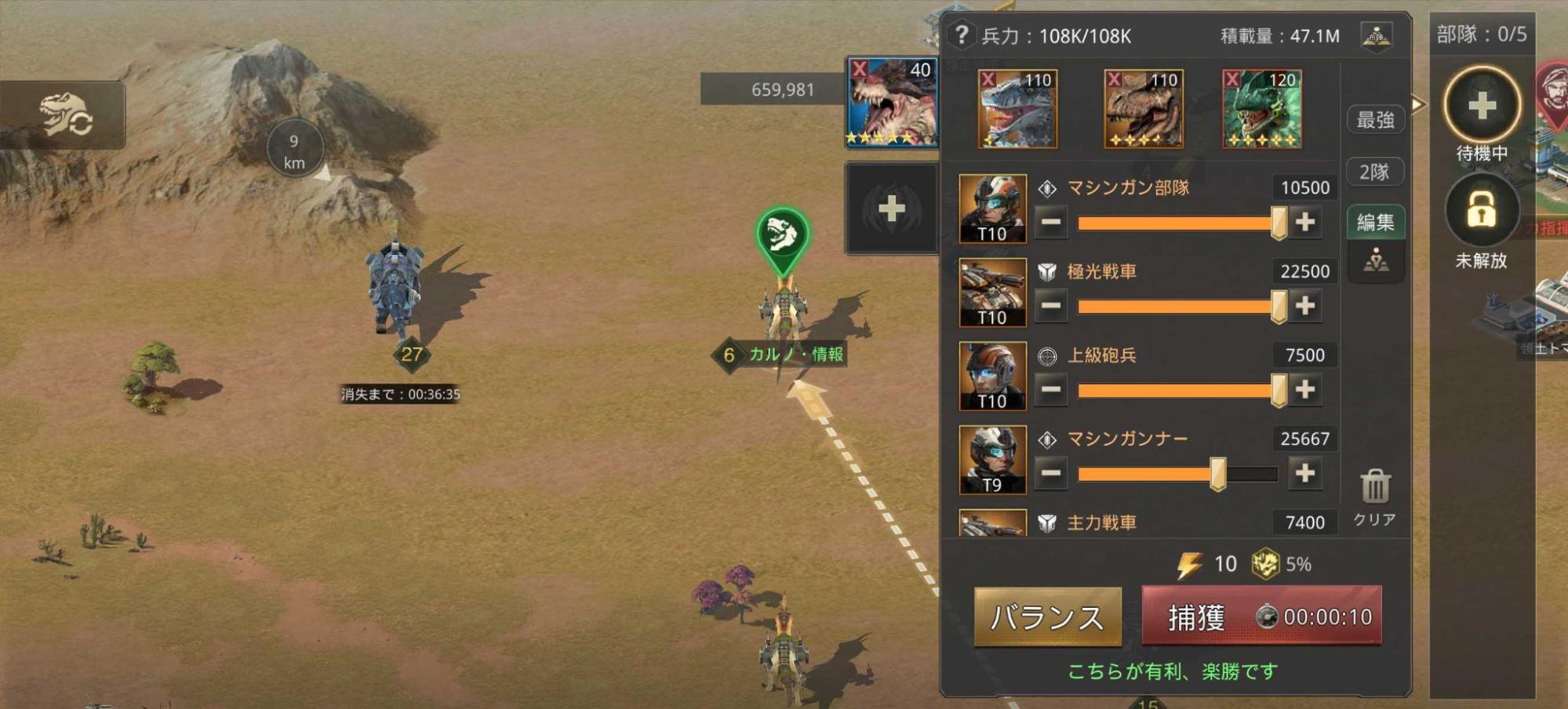Select the 上級砲兵 T10 unit portrait
This screenshot has height=709, width=1568.
992,374
